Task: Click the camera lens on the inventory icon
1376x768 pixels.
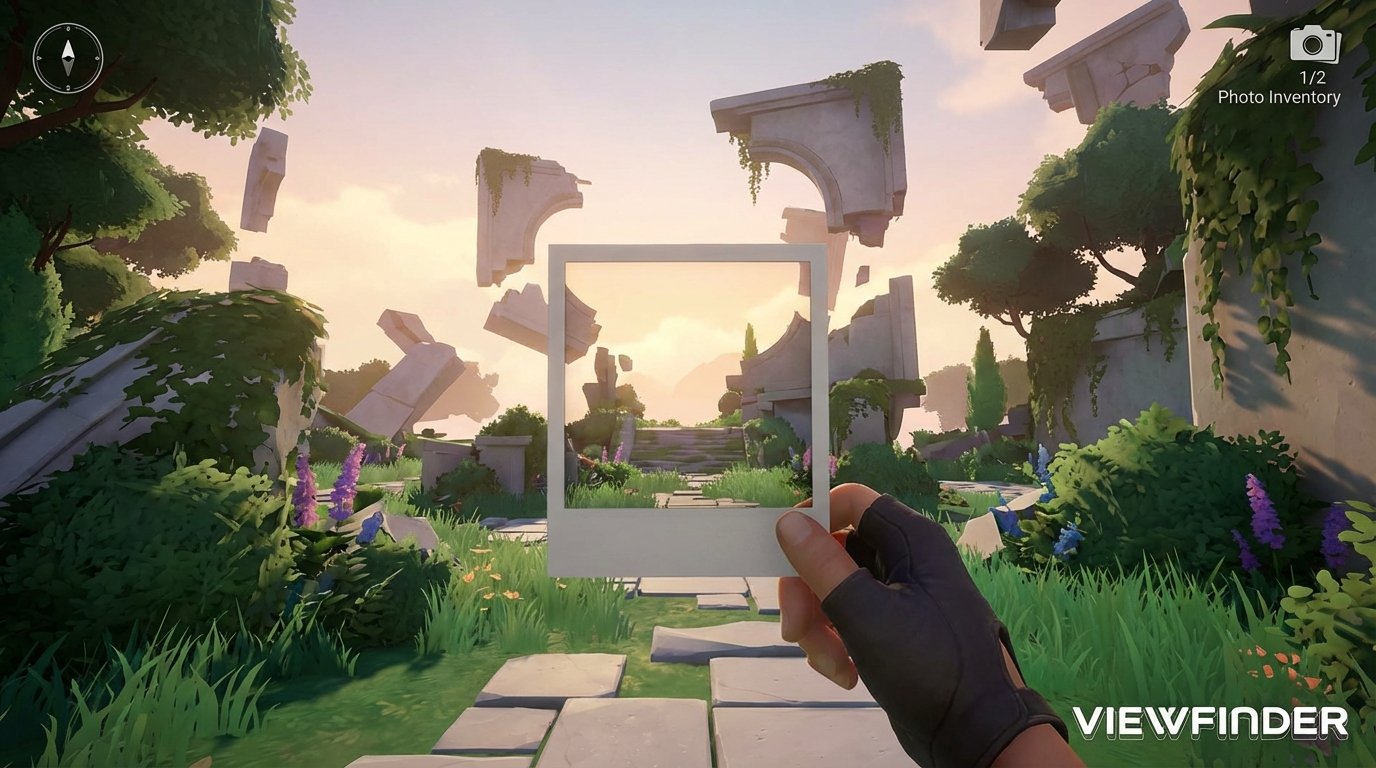Action: coord(1312,44)
